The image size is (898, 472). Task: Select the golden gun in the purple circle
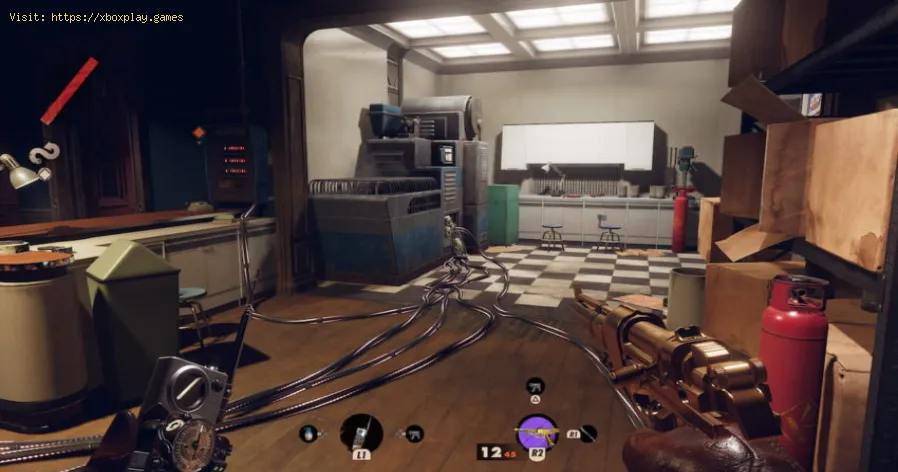point(536,433)
